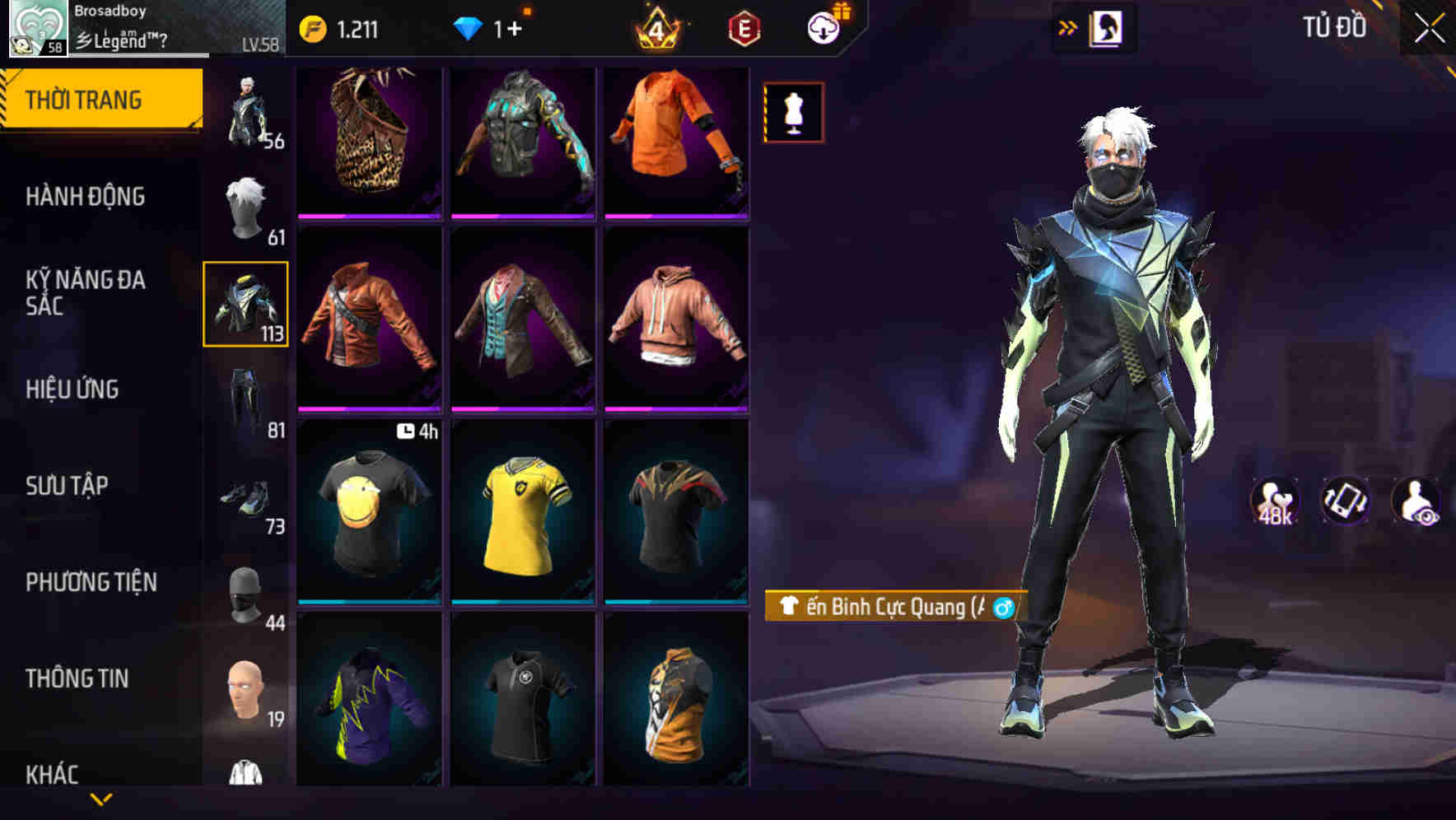This screenshot has height=820, width=1456.
Task: Click the gold coin currency icon
Action: [312, 29]
